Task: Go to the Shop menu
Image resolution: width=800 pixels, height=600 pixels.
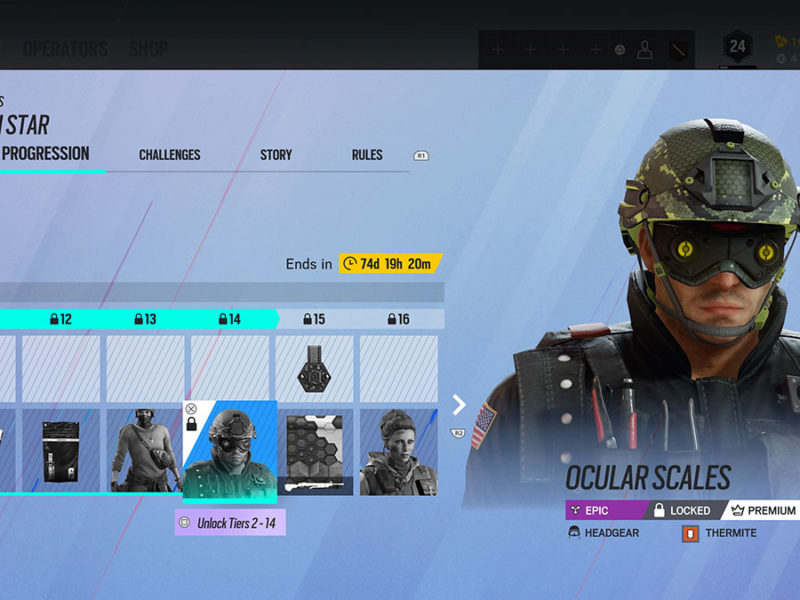Action: tap(148, 49)
